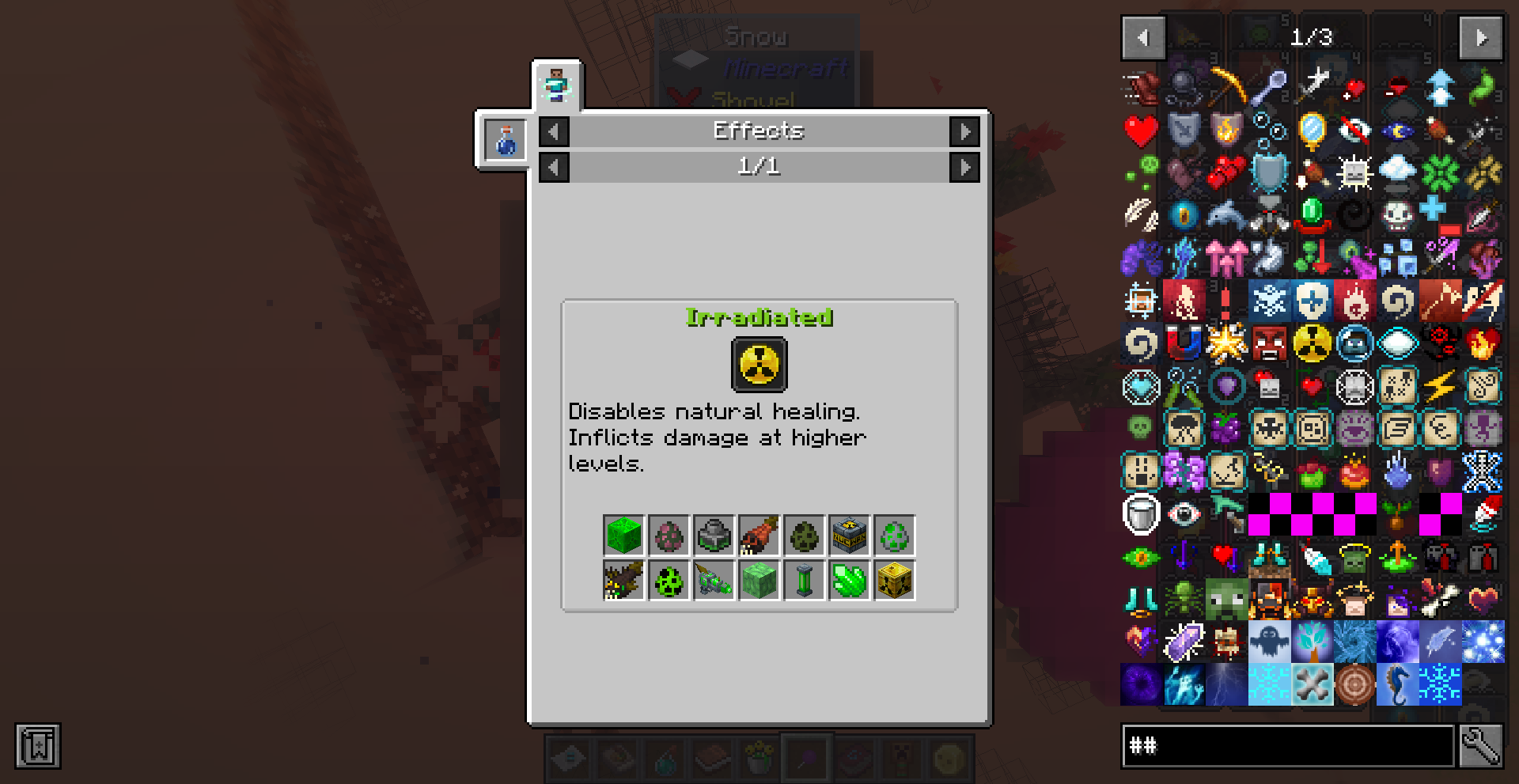Select the red and blue magnet effect
Screen dimensions: 1519x784
click(x=1184, y=343)
